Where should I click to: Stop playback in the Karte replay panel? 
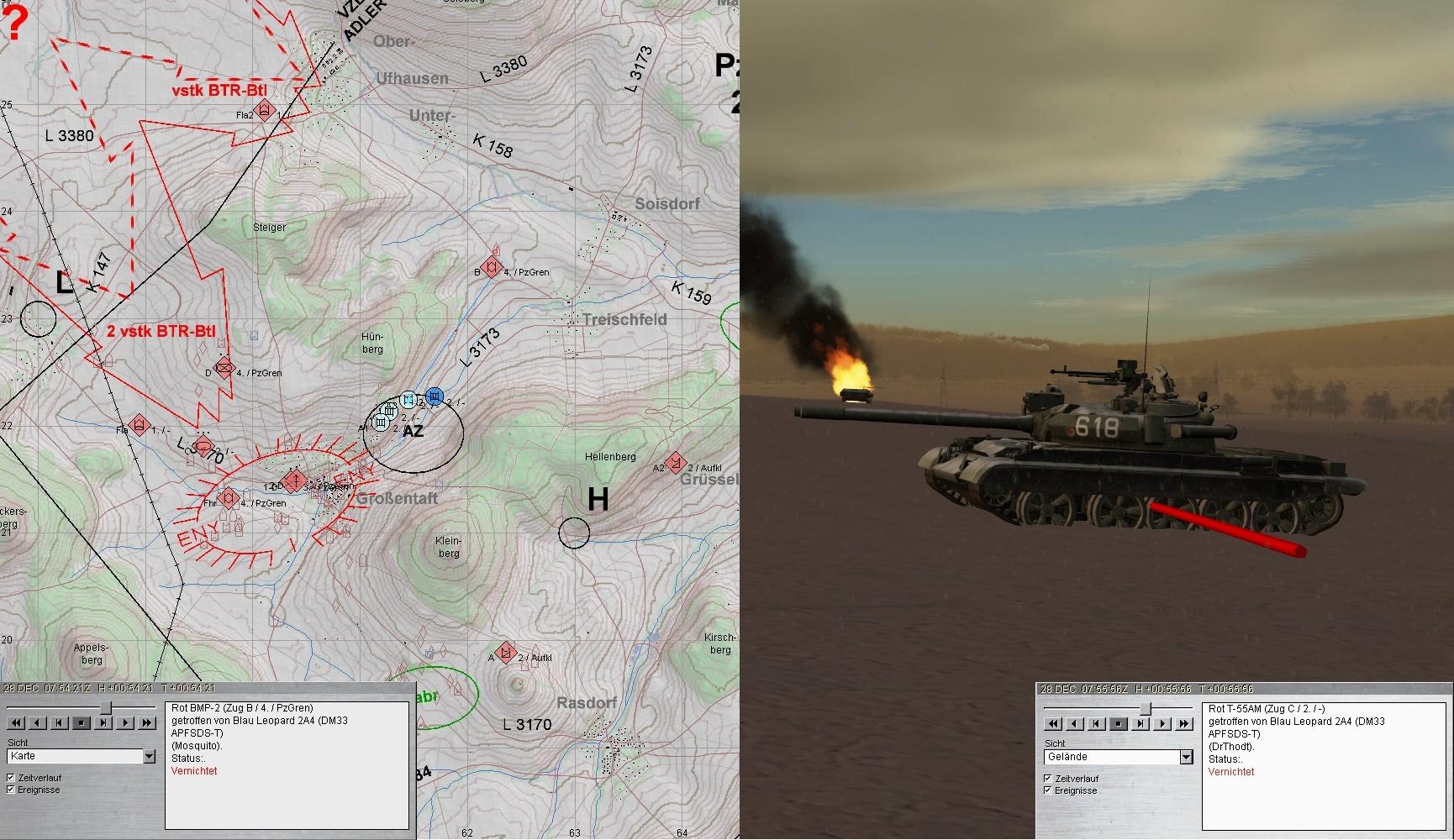pos(82,722)
